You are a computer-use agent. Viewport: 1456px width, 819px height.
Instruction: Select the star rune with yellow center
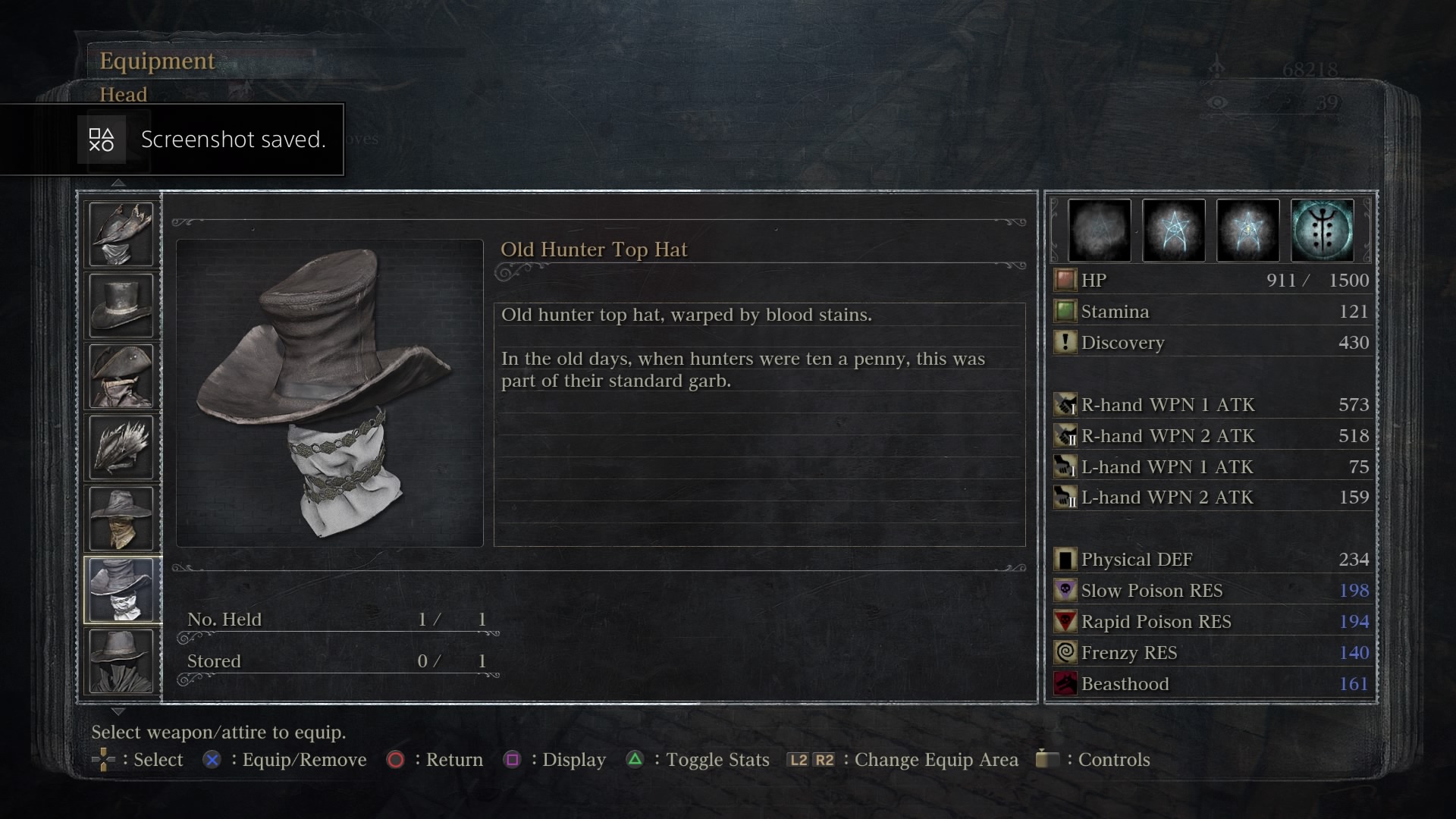click(x=1247, y=231)
